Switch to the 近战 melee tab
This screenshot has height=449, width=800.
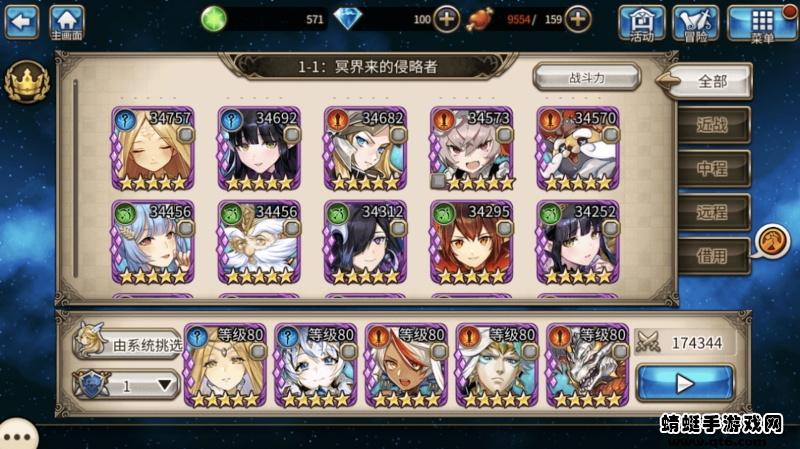pos(712,125)
